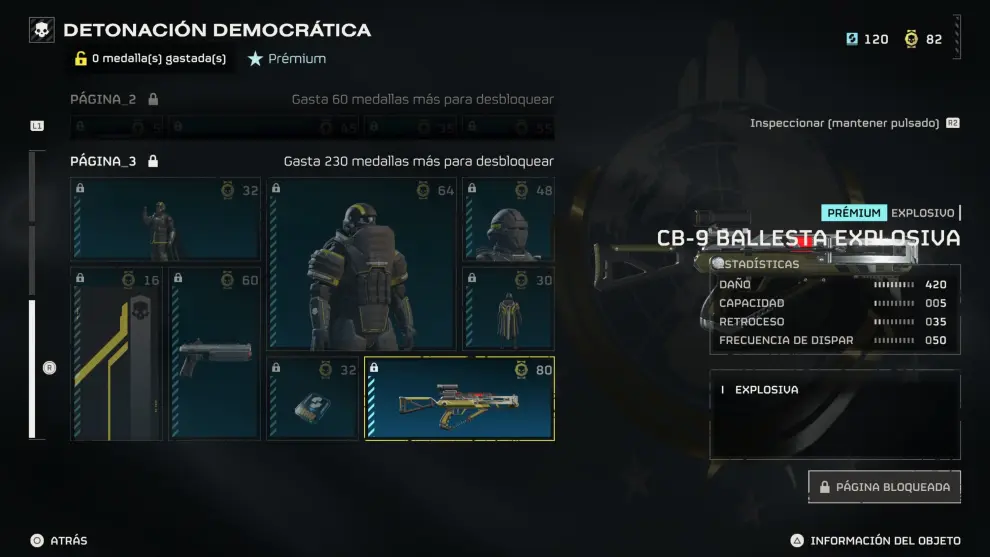Choose the body armor tile costing 64 medals

[x=361, y=265]
